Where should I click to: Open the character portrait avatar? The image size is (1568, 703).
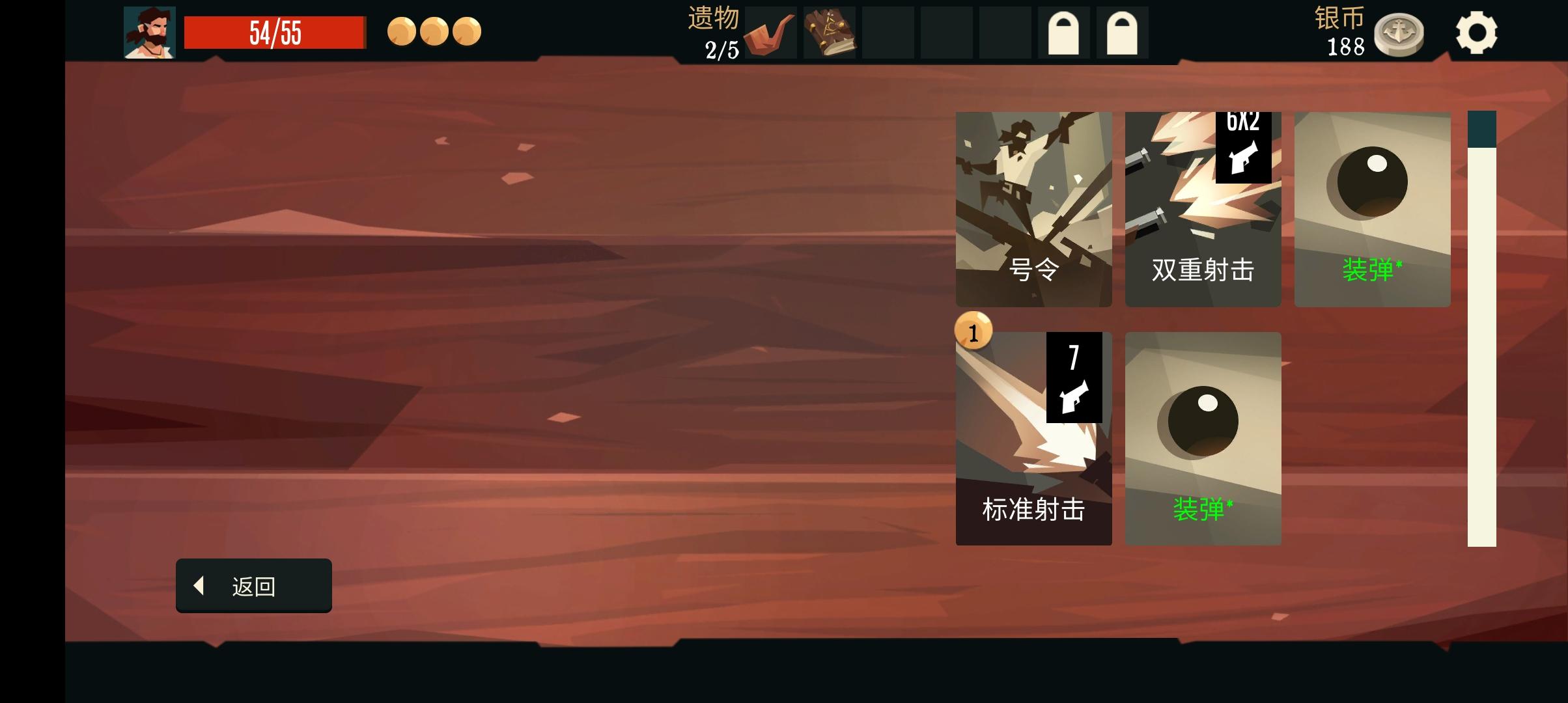(x=151, y=31)
